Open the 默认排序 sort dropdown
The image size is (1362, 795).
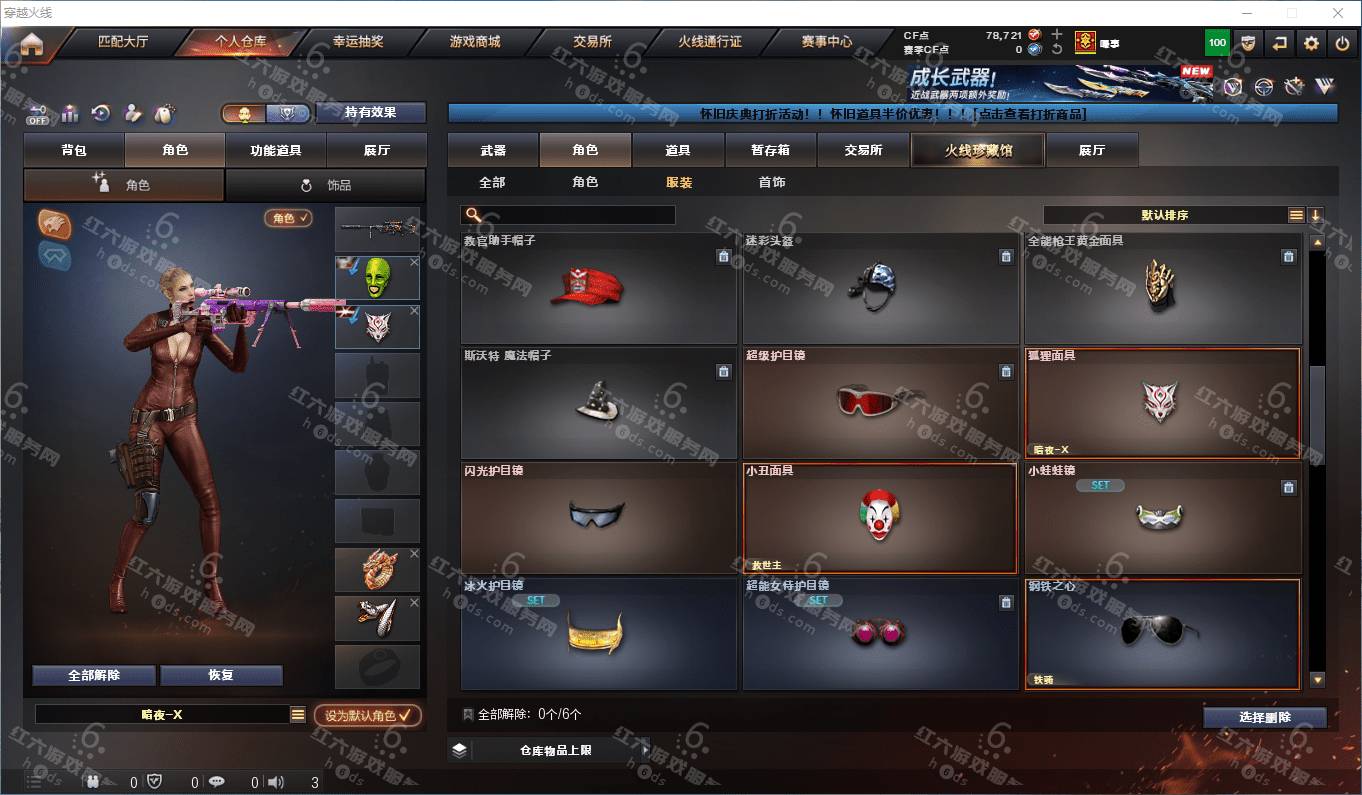point(1166,215)
